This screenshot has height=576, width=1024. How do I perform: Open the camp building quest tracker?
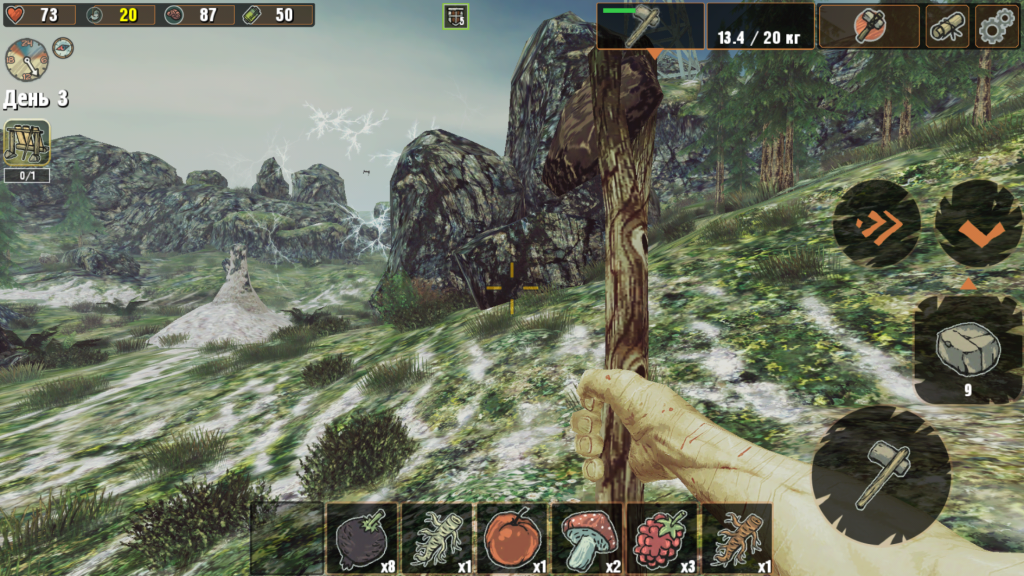point(27,143)
